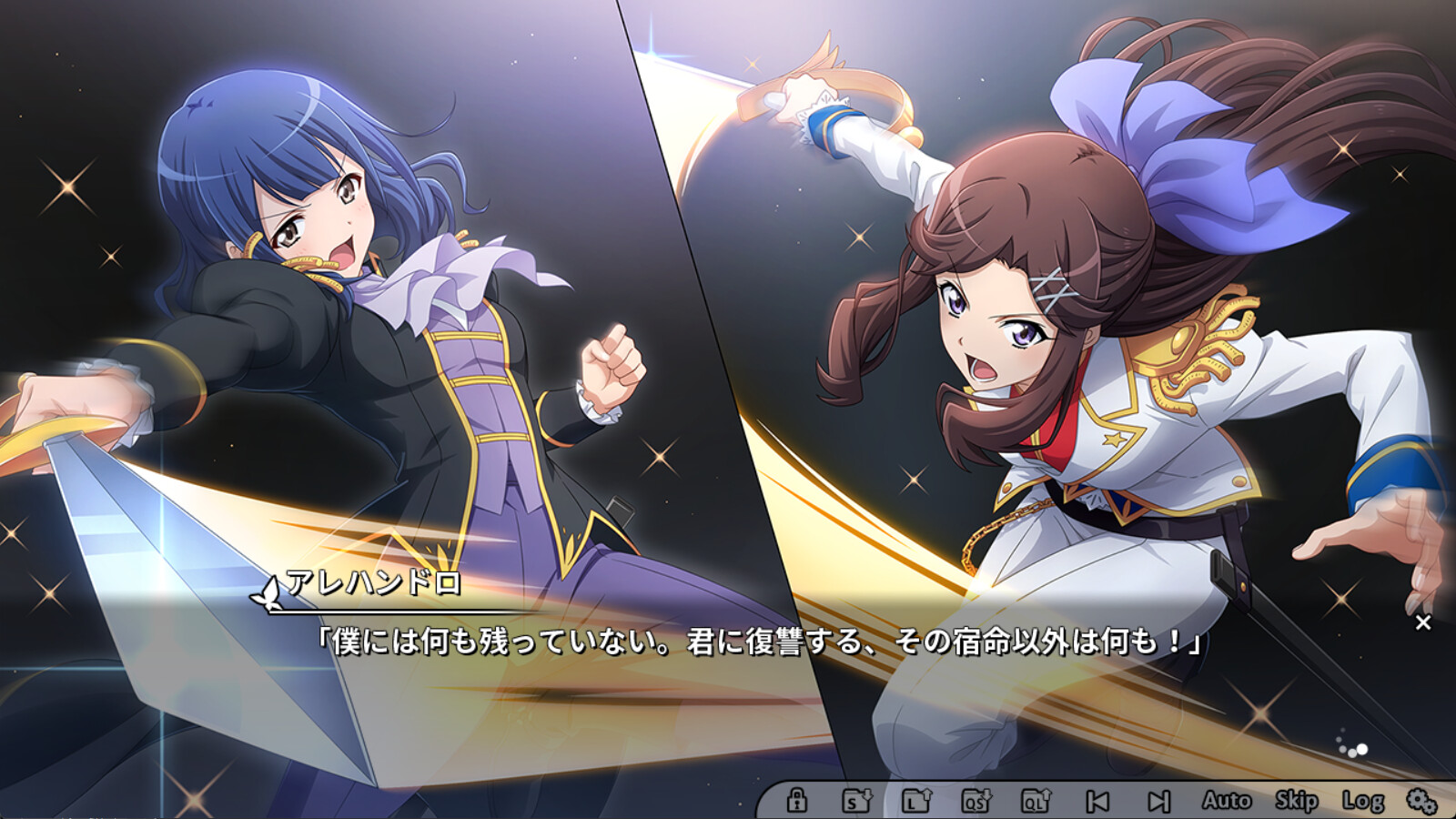1456x819 pixels.
Task: Enable Auto play mode
Action: [x=1226, y=801]
